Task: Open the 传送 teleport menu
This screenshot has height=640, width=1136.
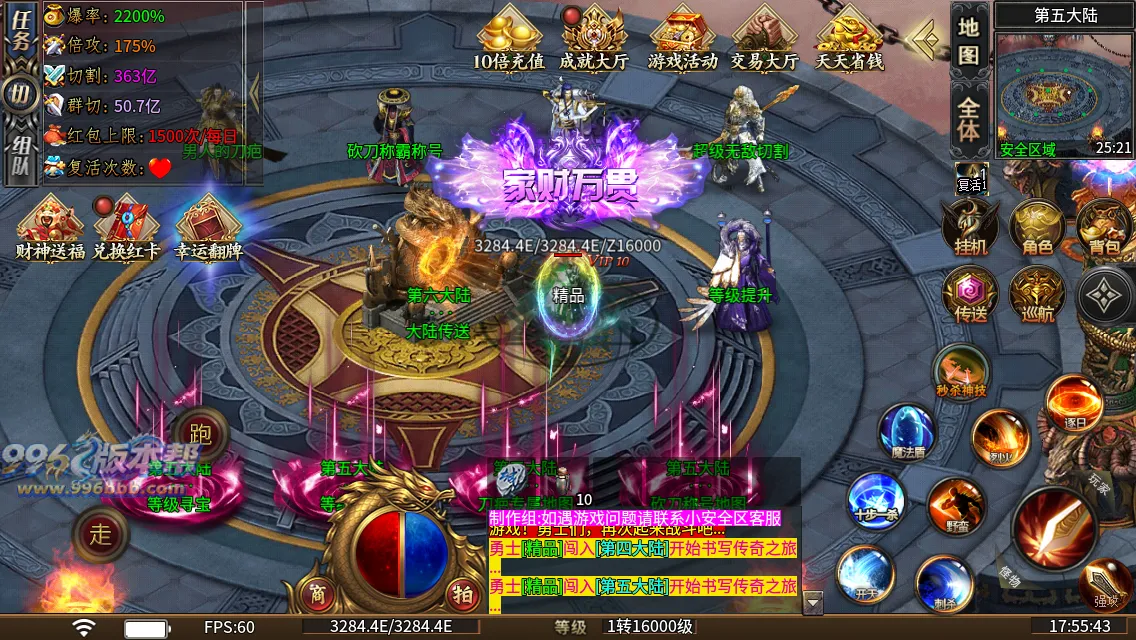Action: [969, 296]
